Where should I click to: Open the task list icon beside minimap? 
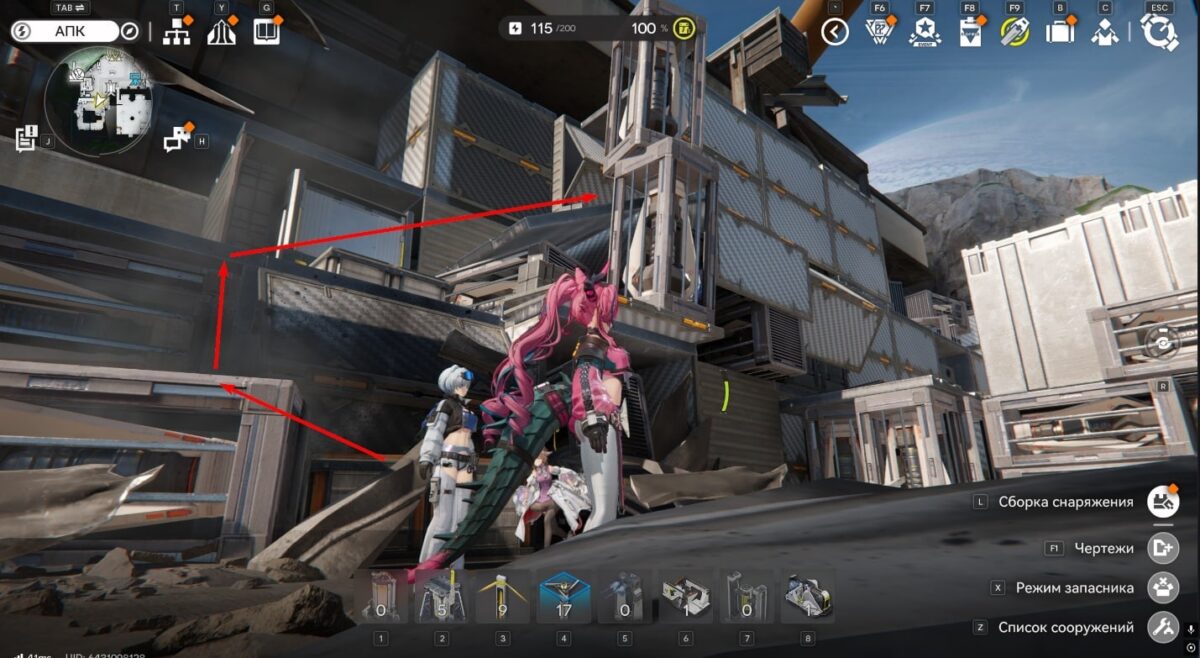(27, 138)
